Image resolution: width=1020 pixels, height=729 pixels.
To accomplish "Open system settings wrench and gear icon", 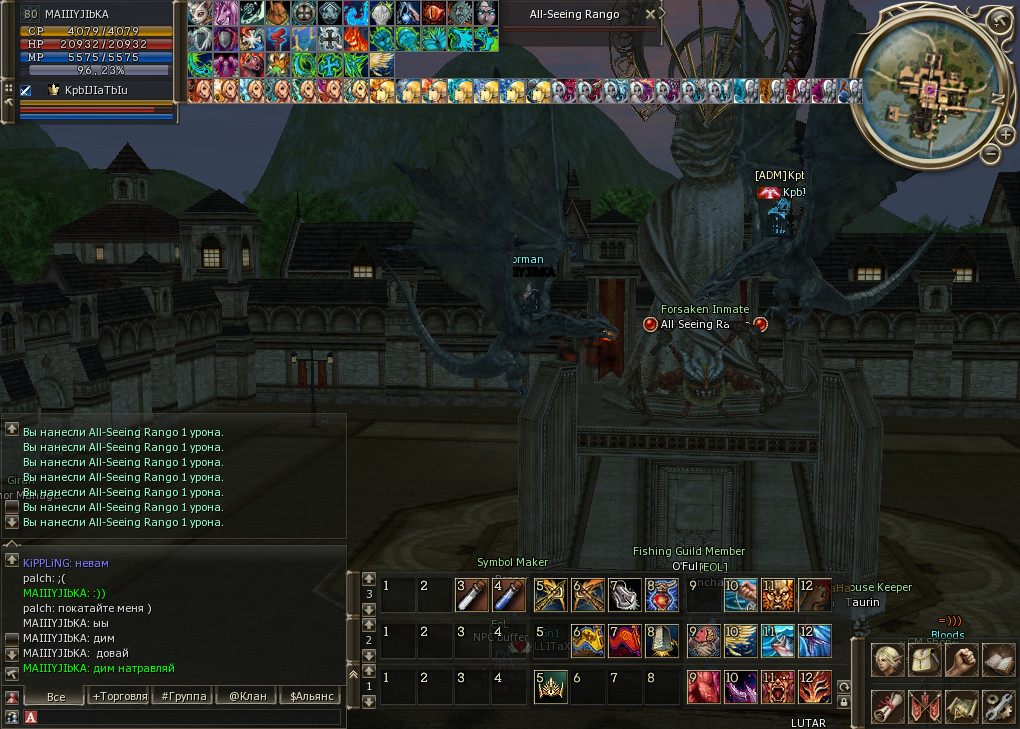I will 998,705.
